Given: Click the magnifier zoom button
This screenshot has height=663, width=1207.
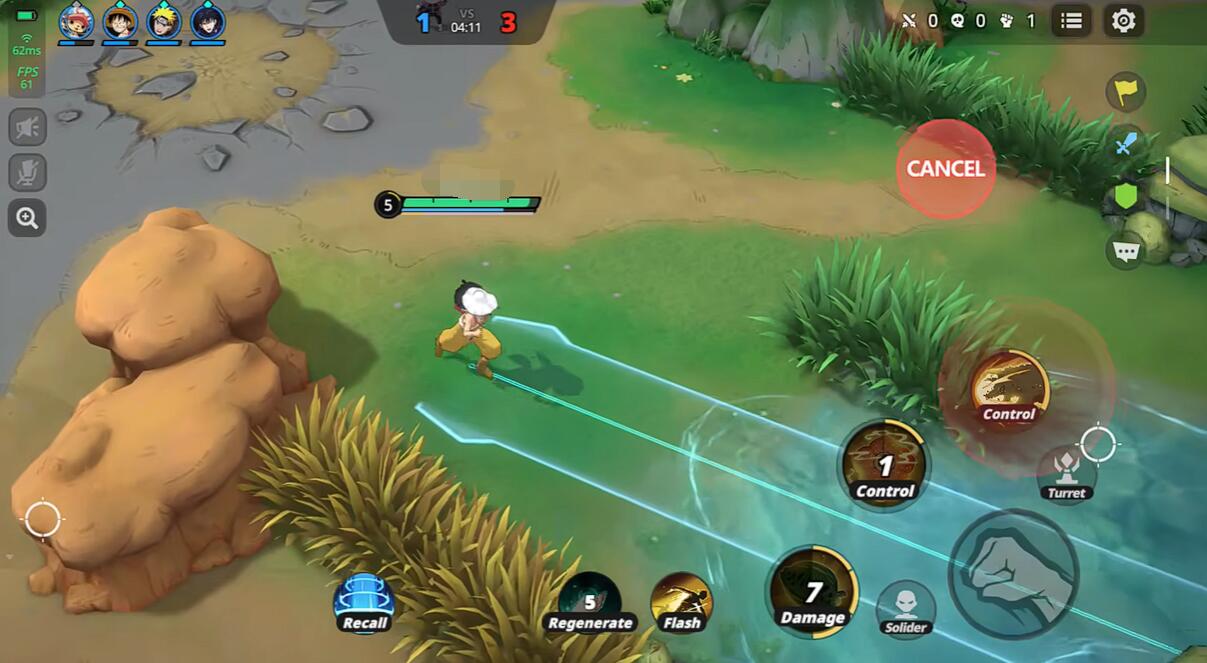Looking at the screenshot, I should [x=28, y=217].
